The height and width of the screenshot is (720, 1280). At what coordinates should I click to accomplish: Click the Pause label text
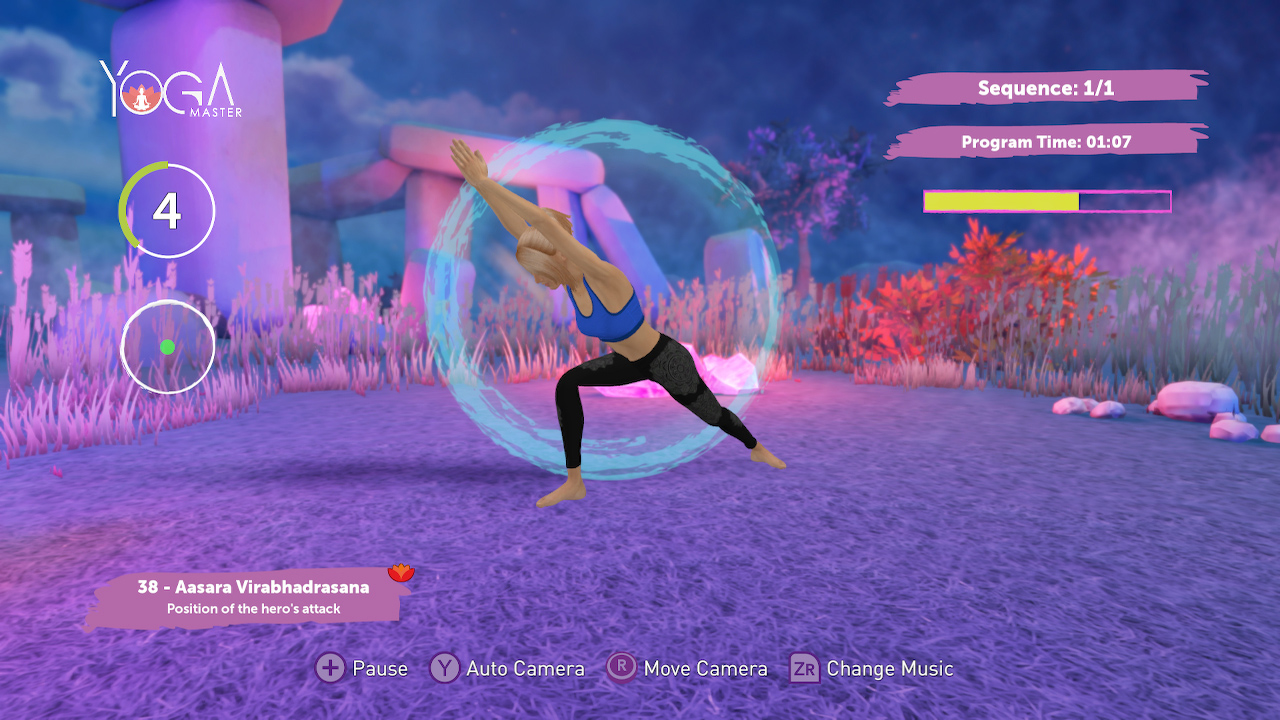(x=381, y=668)
